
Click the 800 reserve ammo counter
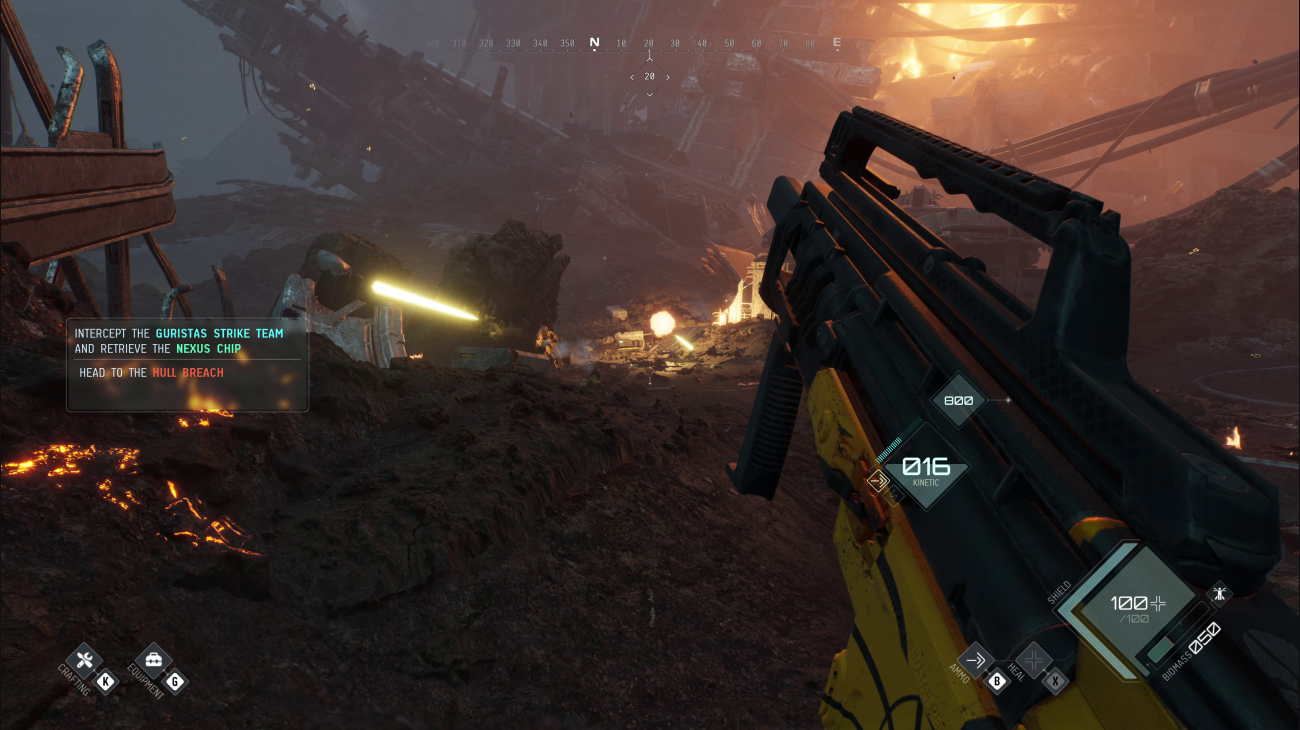957,398
